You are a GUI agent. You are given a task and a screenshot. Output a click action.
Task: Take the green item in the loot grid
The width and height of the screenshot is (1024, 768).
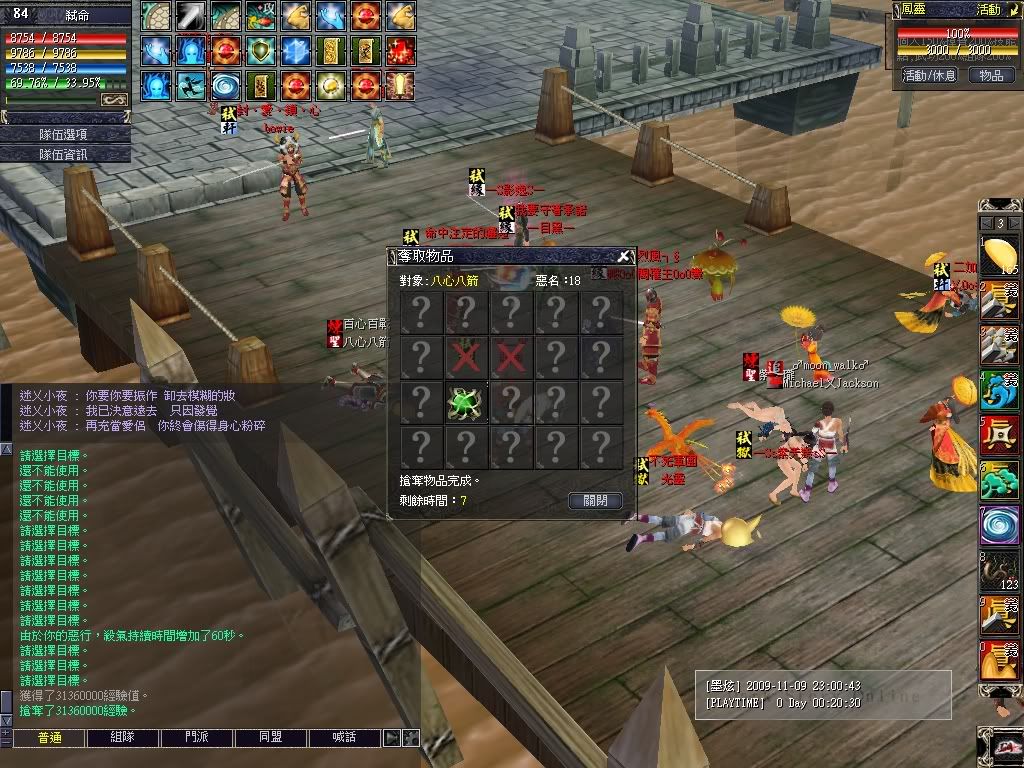point(466,402)
